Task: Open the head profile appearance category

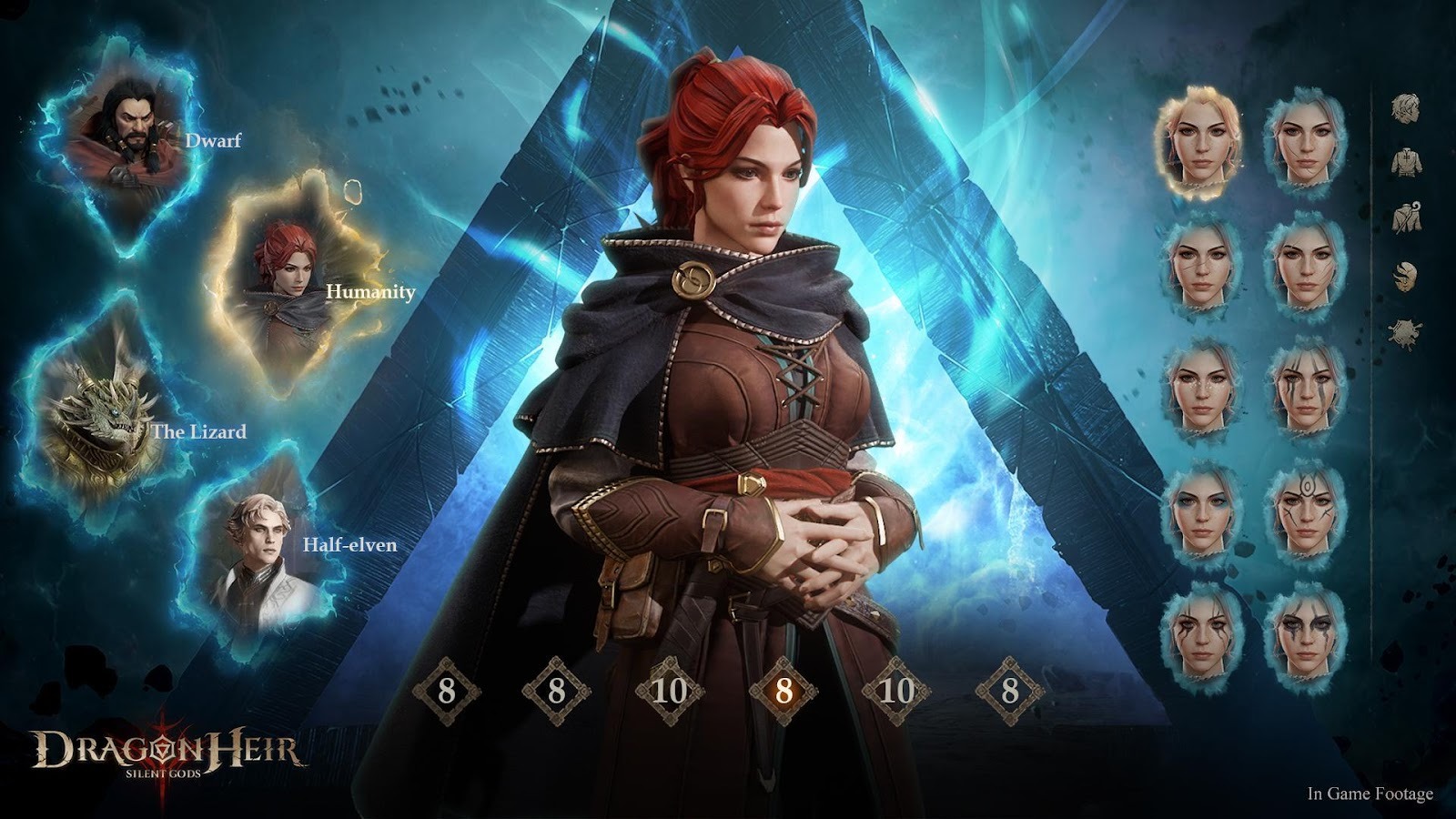Action: pos(1407,106)
